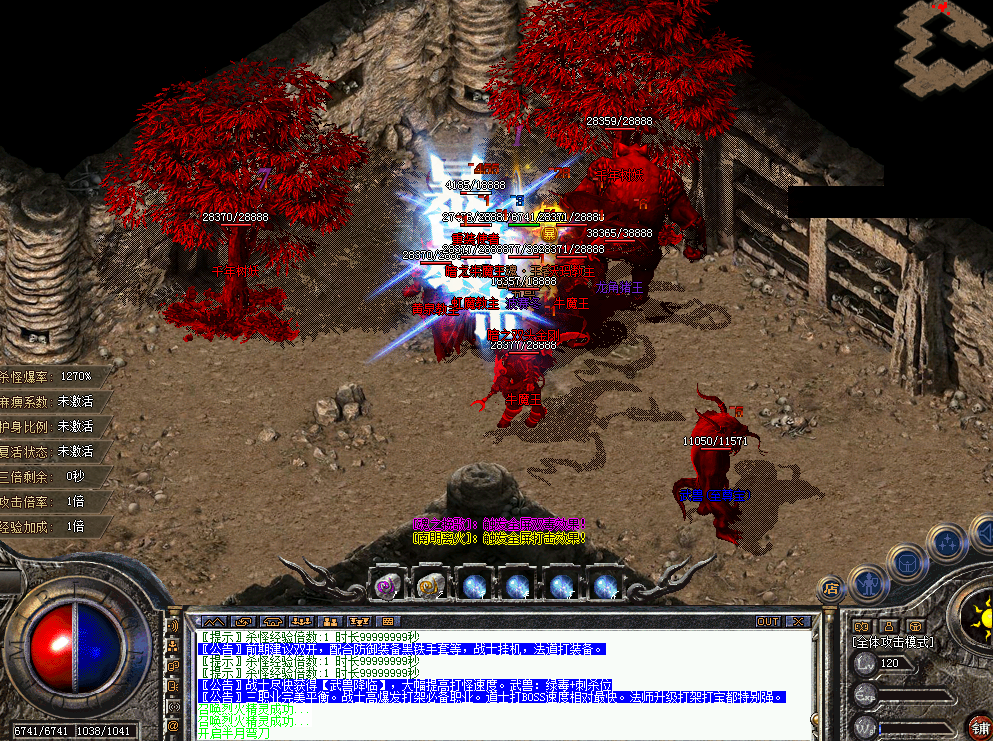This screenshot has height=741, width=993.
Task: Click the OUT button above the chat
Action: tap(768, 621)
